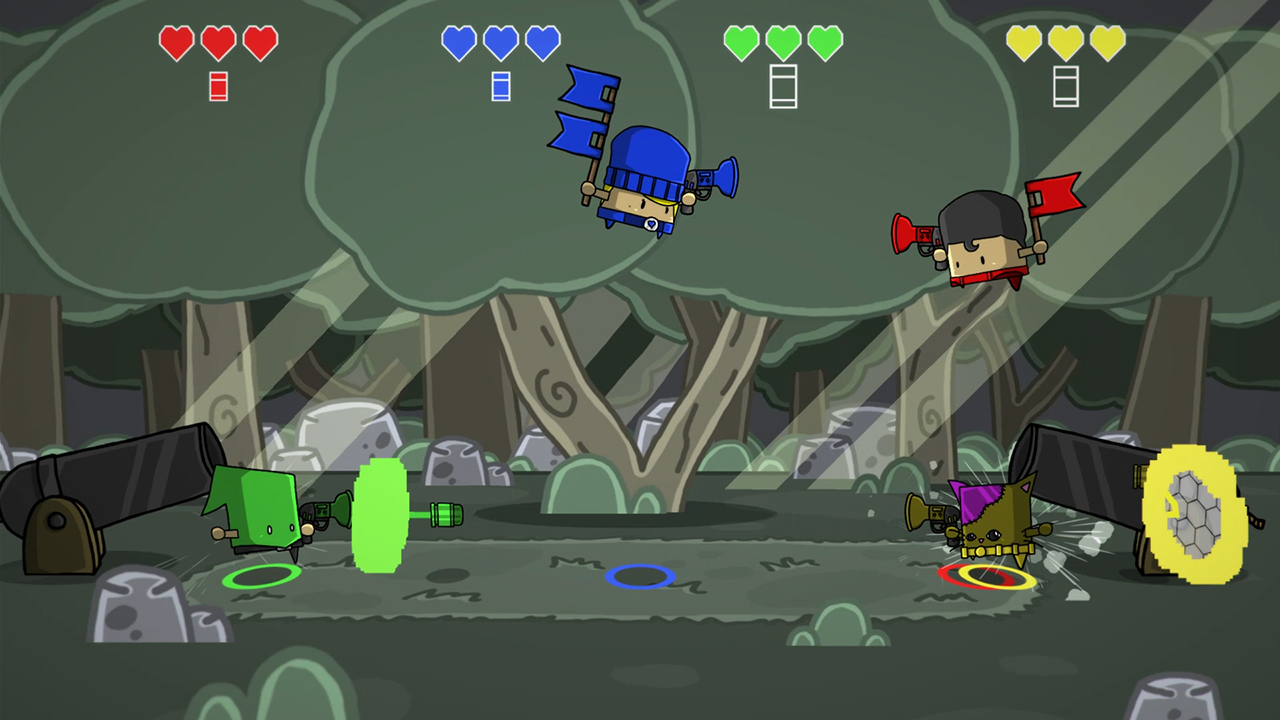Click the blue team's middle heart
This screenshot has width=1280, height=720.
(x=500, y=42)
